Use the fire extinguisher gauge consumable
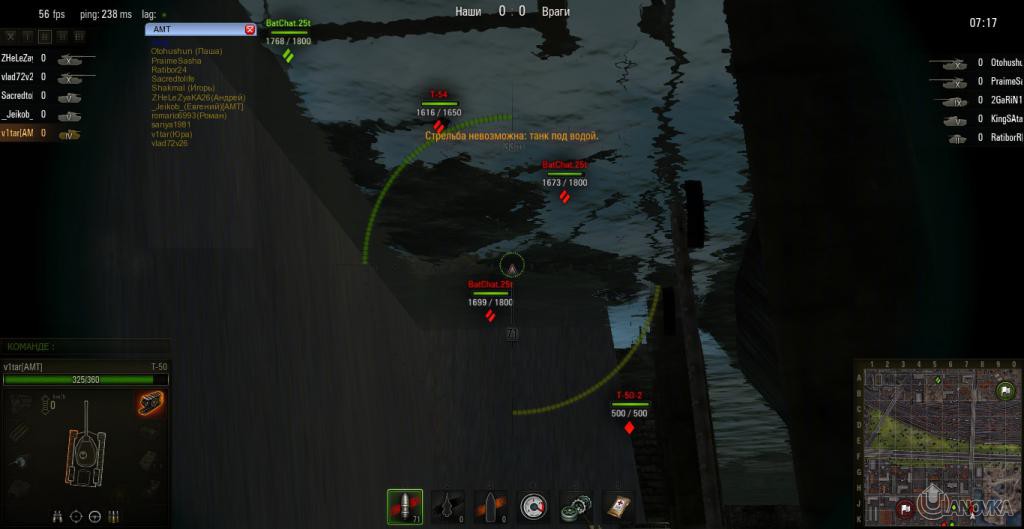 click(x=535, y=507)
